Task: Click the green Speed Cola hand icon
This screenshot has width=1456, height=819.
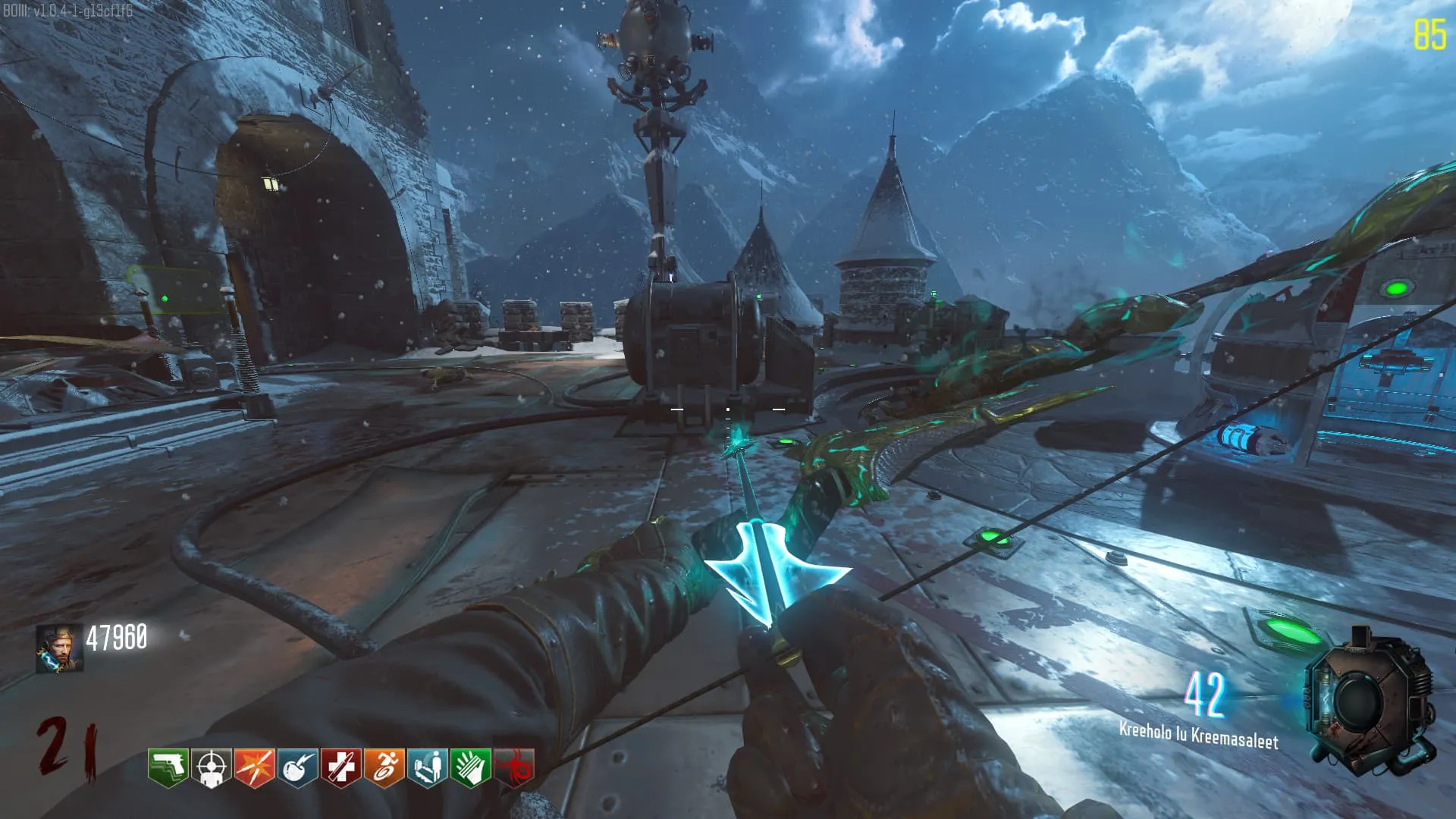Action: (x=470, y=767)
